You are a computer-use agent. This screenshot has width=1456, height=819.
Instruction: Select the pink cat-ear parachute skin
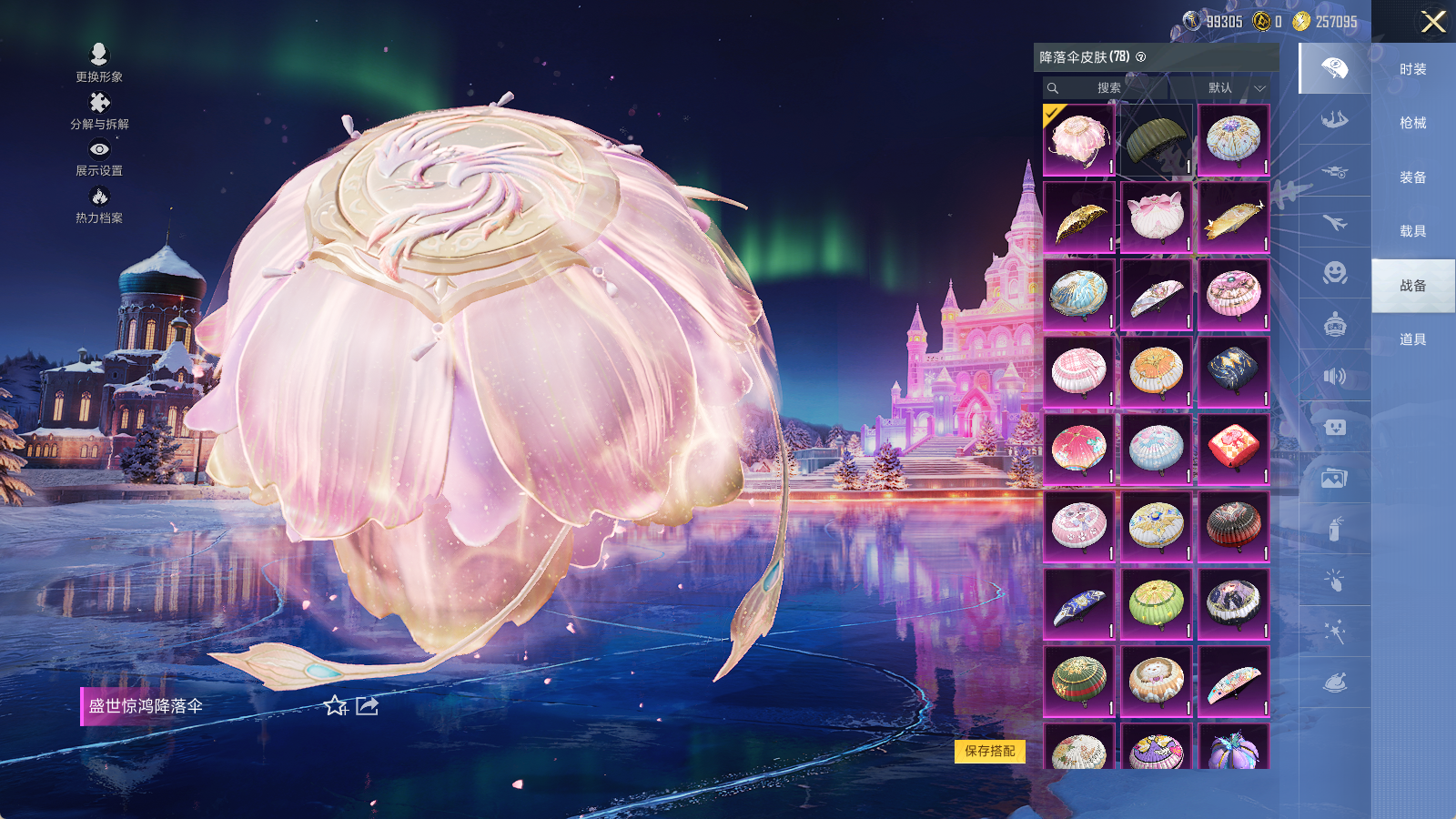pos(1156,217)
